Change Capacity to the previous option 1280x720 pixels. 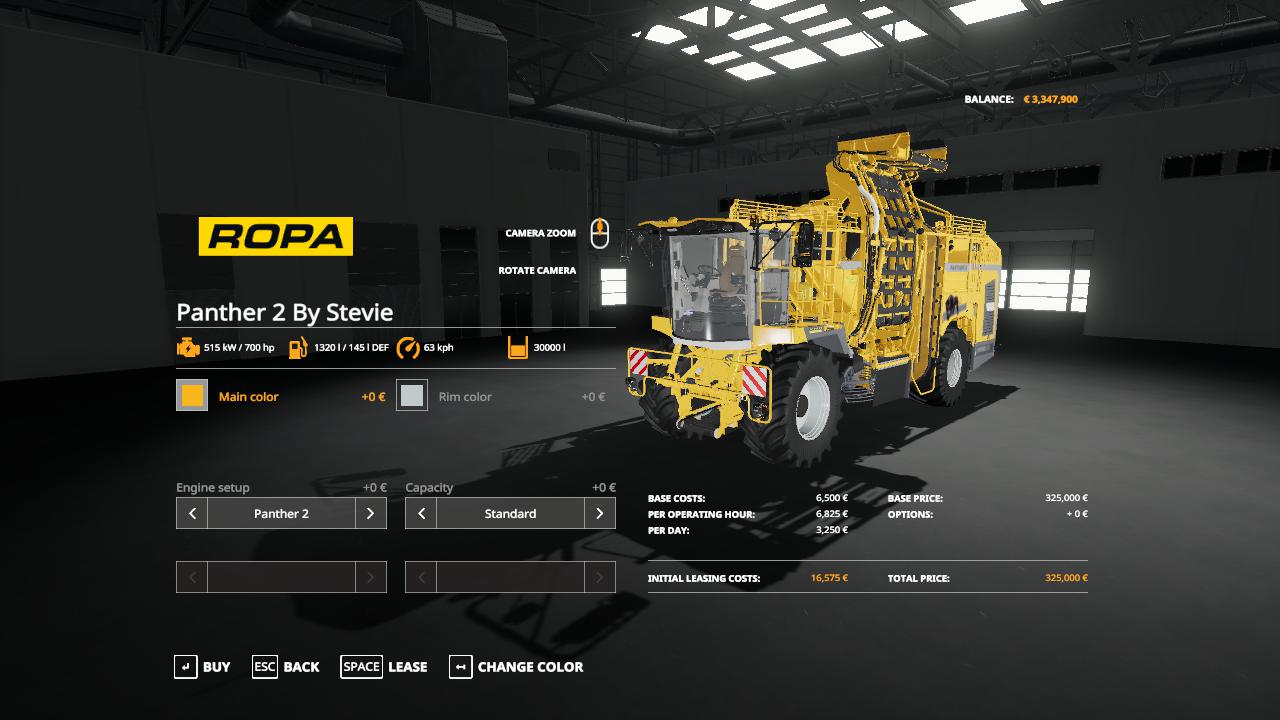tap(421, 514)
